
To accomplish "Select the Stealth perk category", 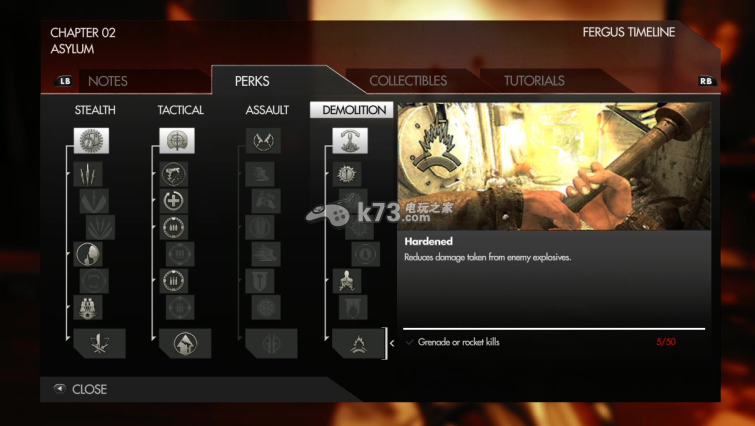I will click(x=95, y=110).
